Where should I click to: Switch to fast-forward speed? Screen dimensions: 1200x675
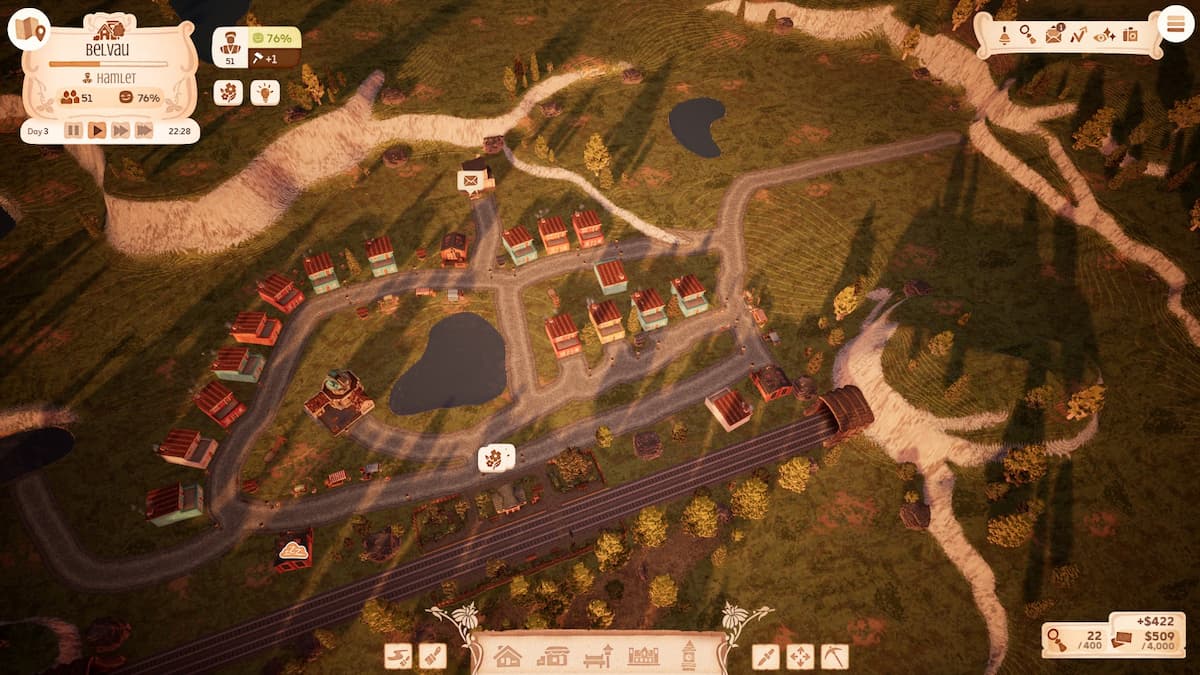[x=121, y=130]
